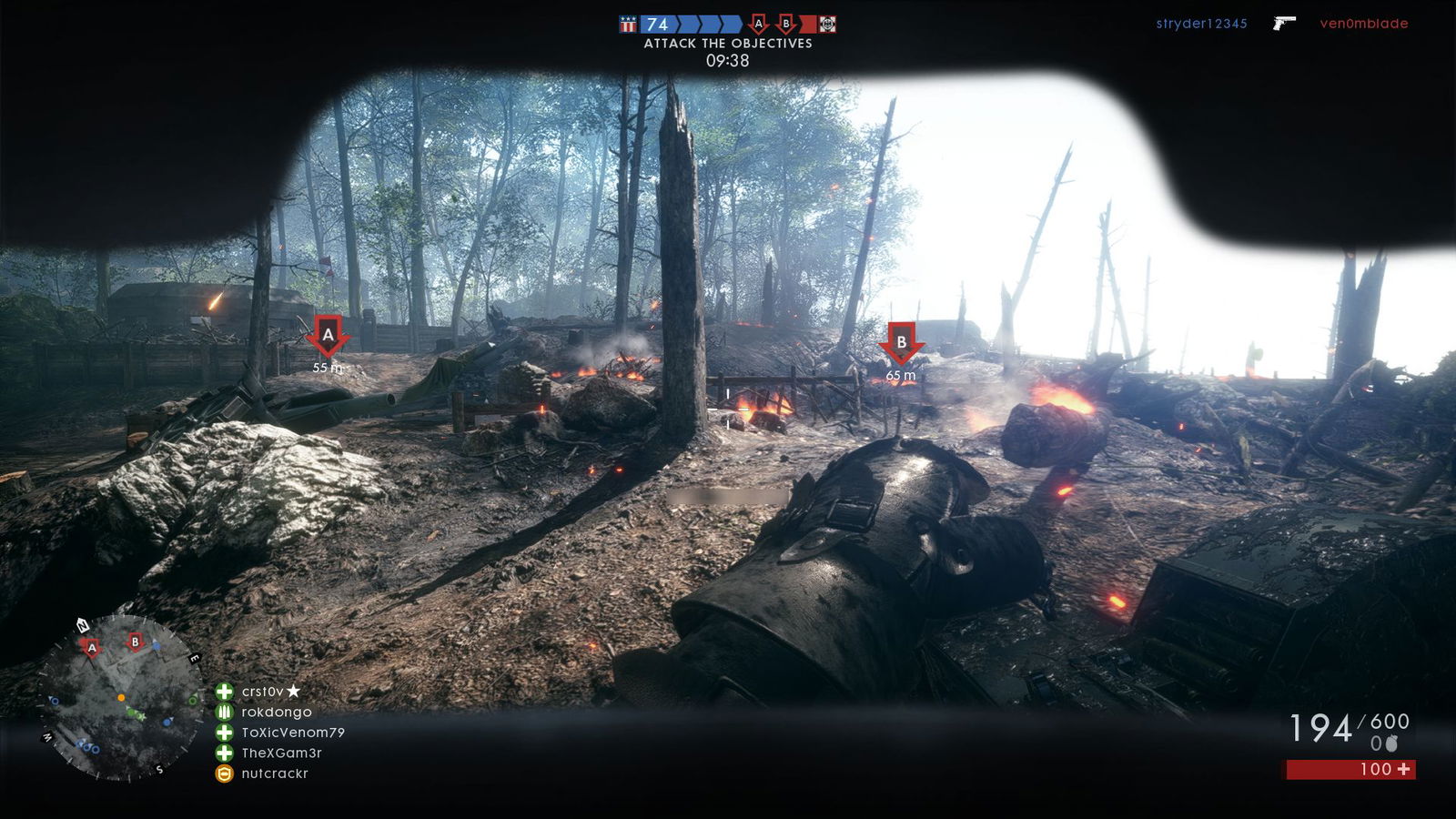Click the circular minimap

pos(120,698)
